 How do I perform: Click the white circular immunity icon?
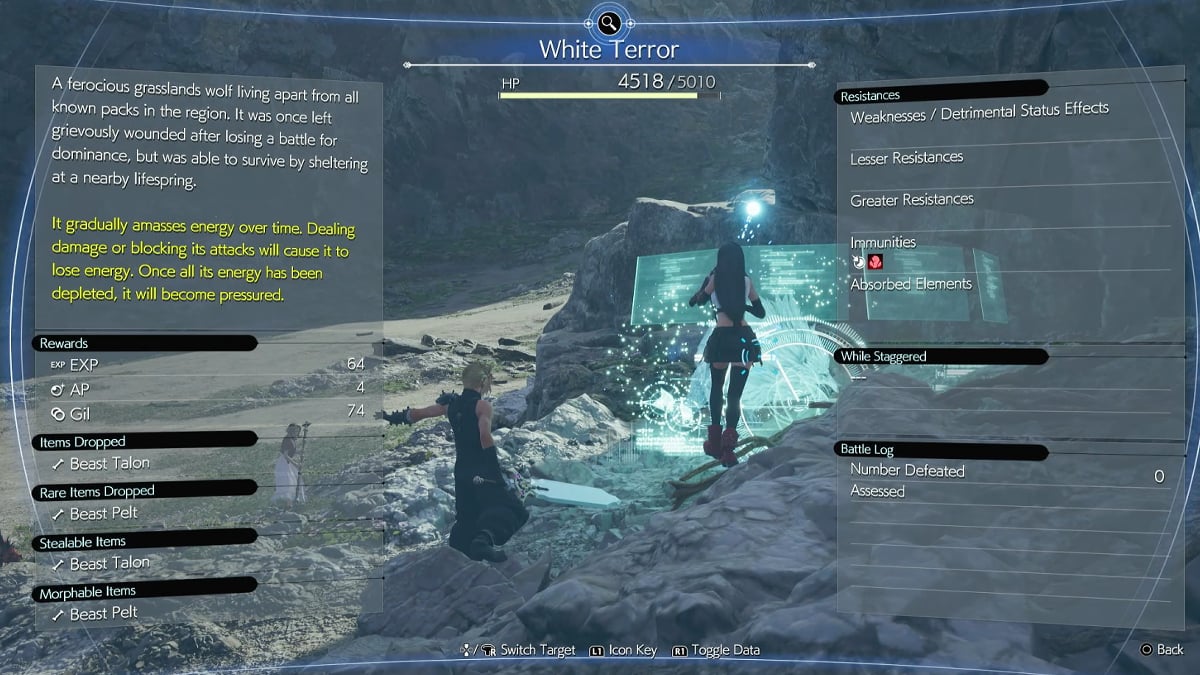(x=858, y=263)
